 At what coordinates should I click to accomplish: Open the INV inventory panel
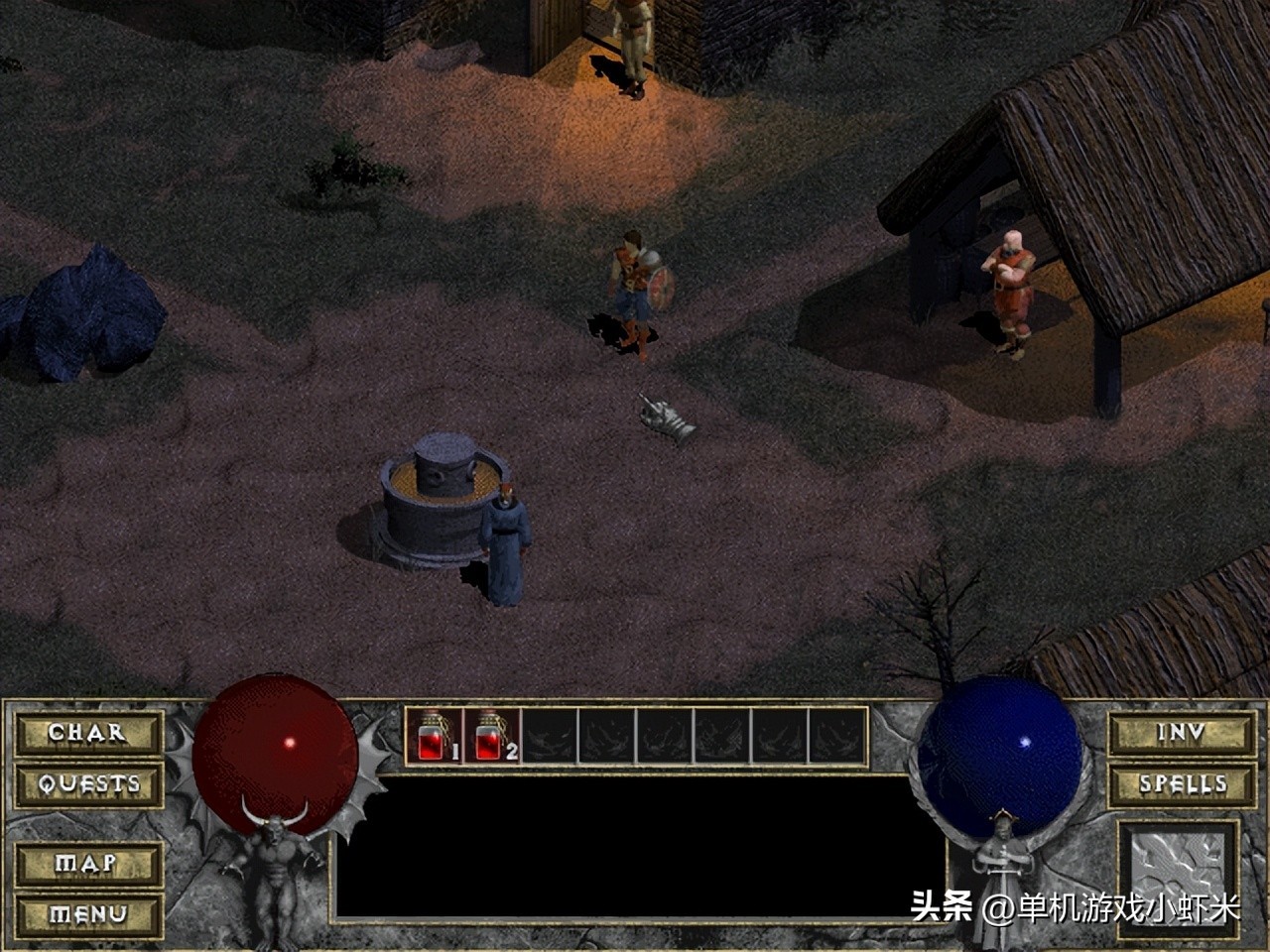1181,734
